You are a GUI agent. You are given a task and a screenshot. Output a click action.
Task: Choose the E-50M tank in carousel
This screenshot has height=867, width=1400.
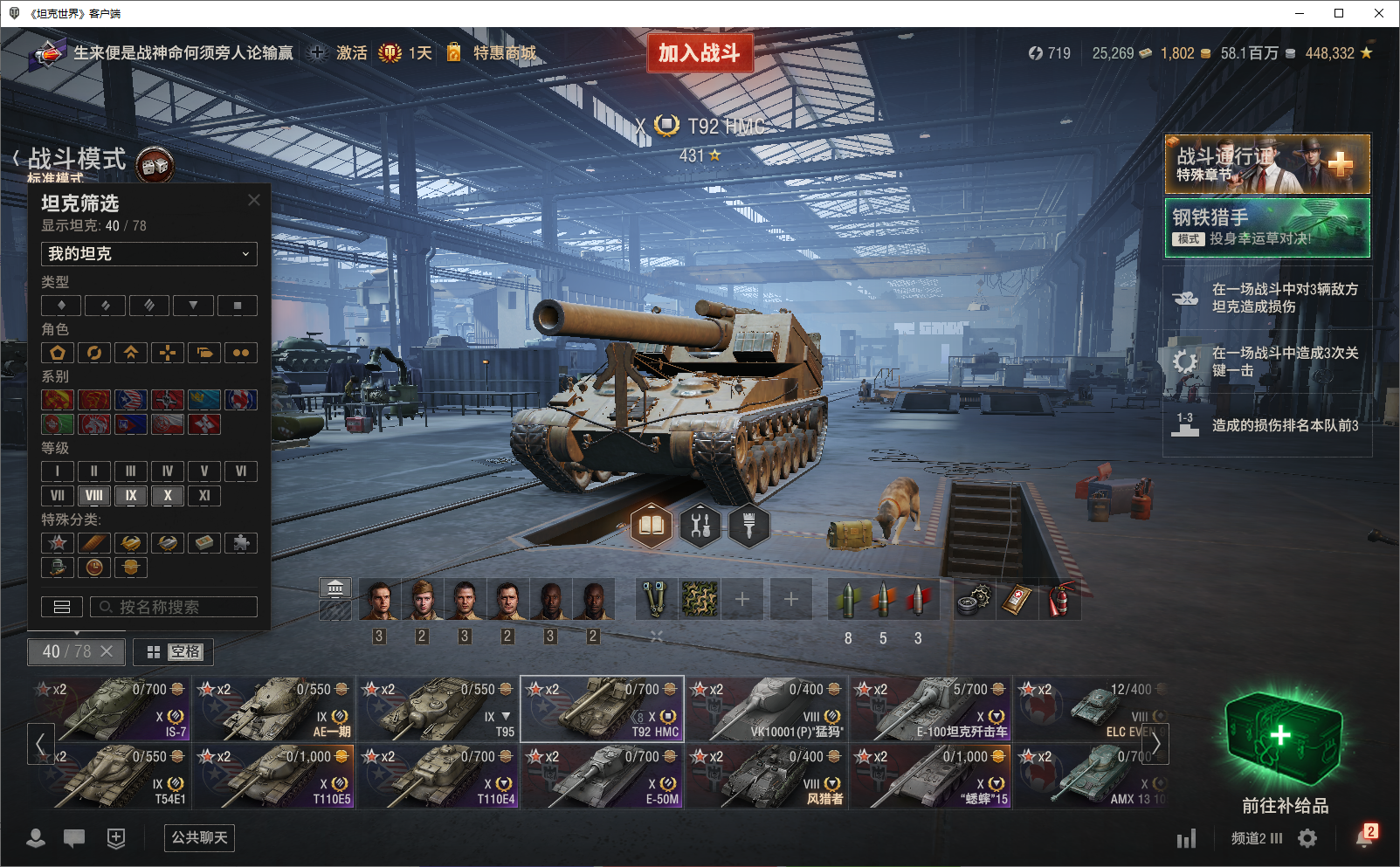pos(603,775)
